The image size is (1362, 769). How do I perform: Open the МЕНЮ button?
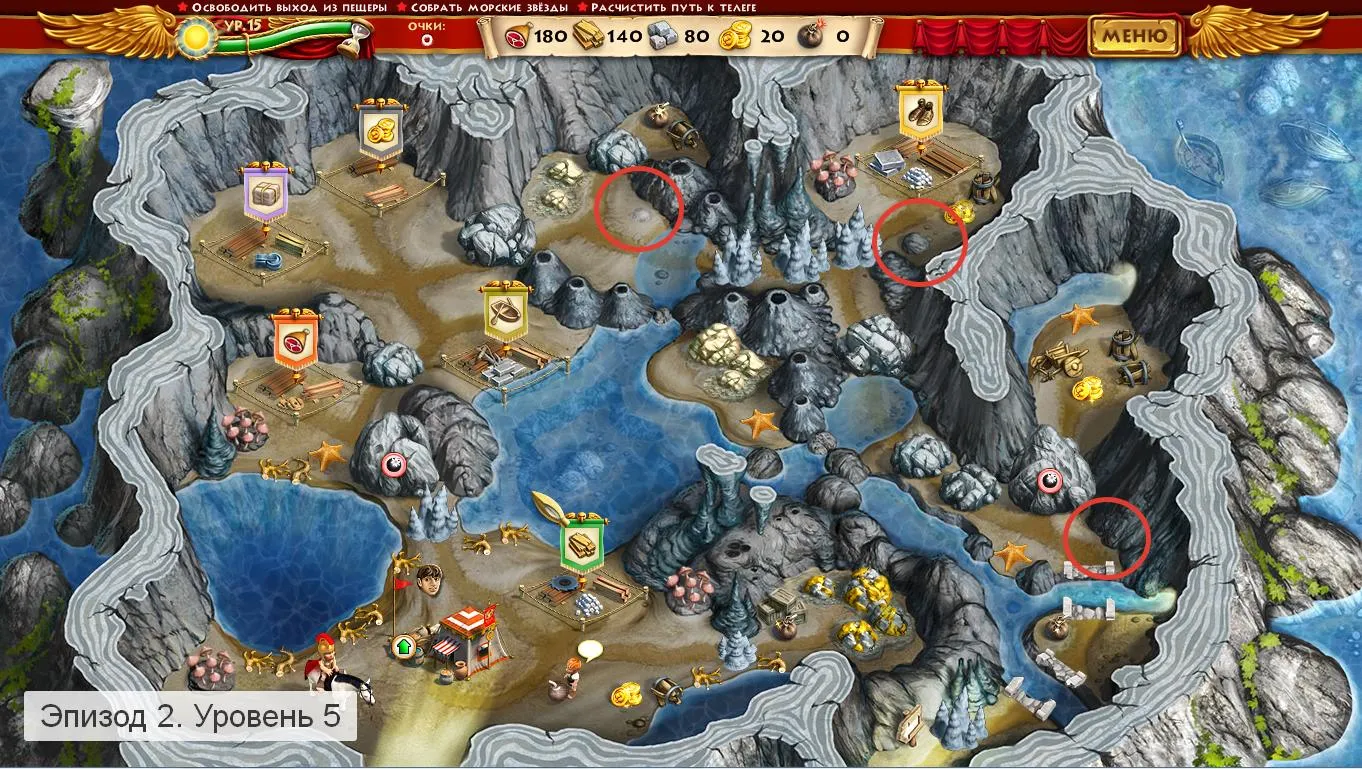(1134, 36)
